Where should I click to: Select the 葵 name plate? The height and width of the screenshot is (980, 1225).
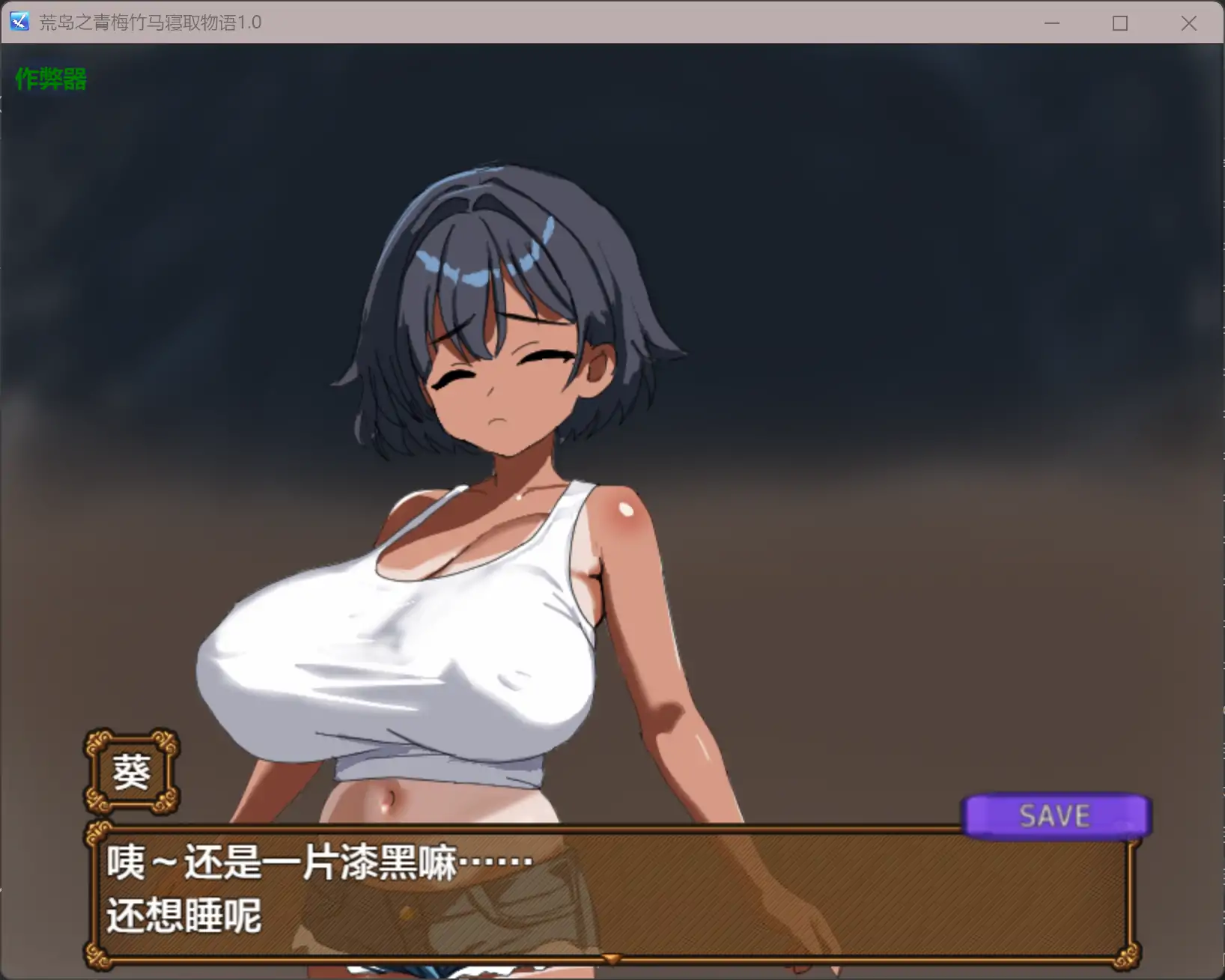131,771
